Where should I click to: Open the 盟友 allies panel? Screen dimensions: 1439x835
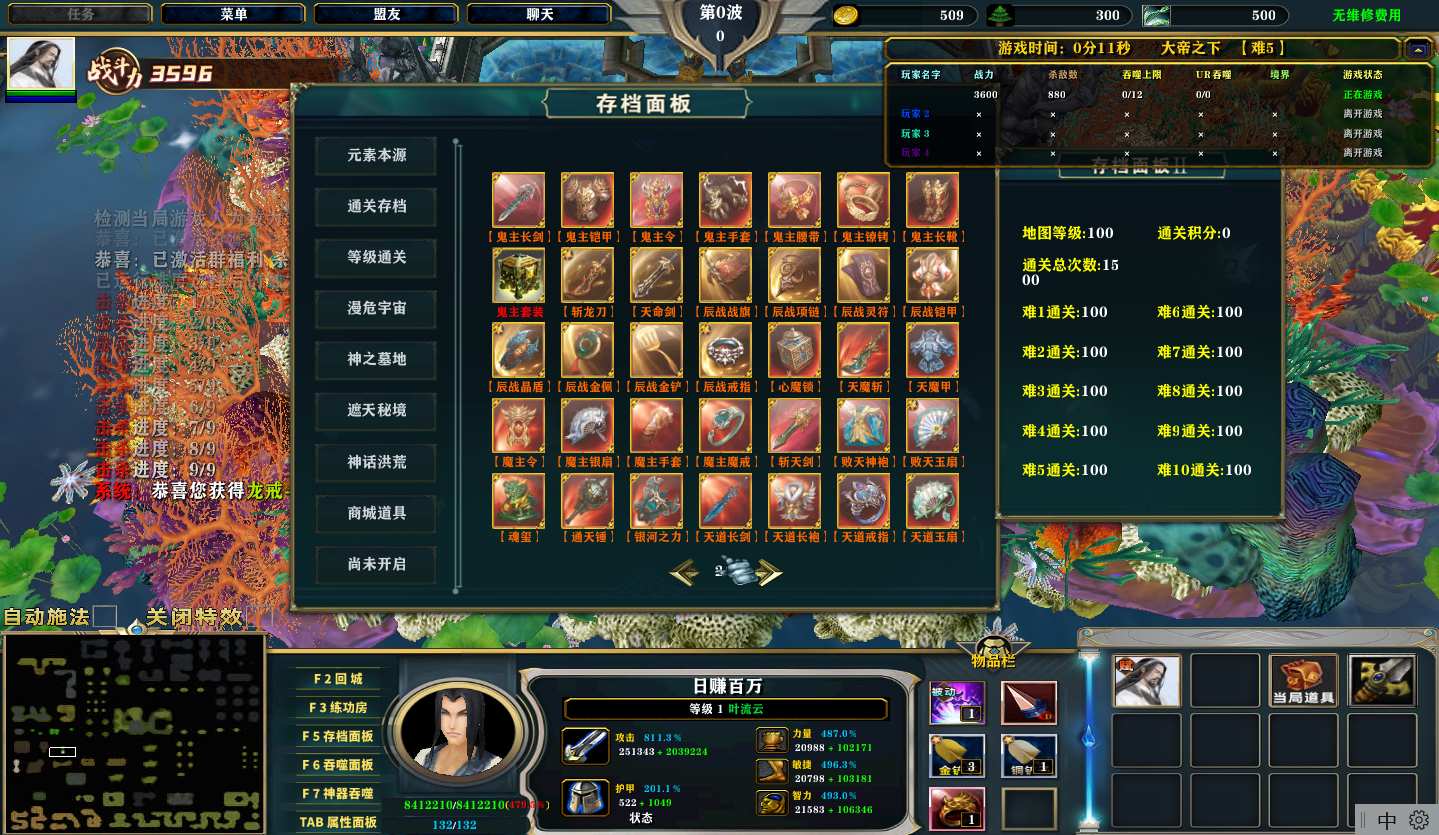pos(386,14)
